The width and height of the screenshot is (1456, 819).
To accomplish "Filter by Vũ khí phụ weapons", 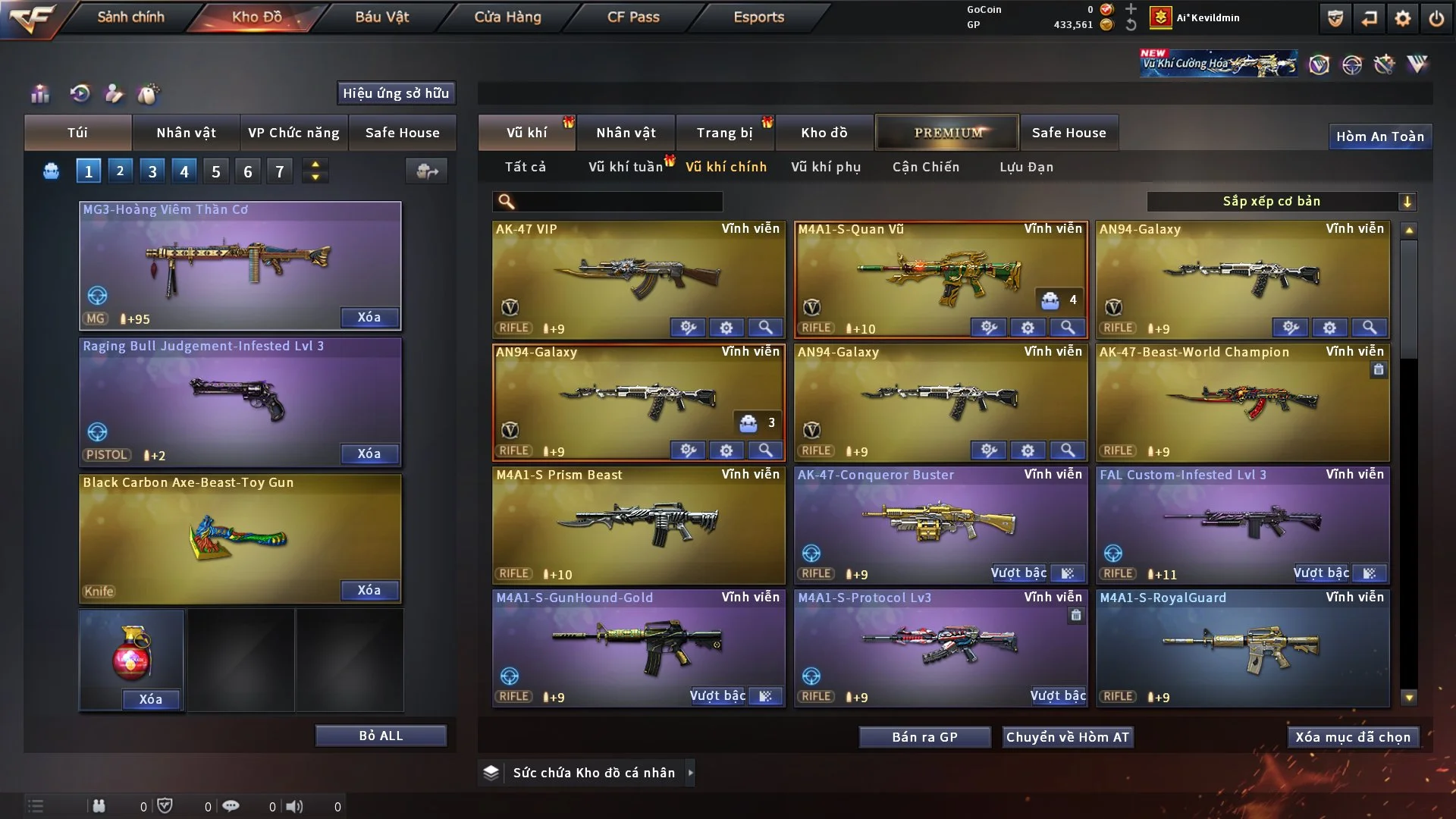I will tap(826, 167).
